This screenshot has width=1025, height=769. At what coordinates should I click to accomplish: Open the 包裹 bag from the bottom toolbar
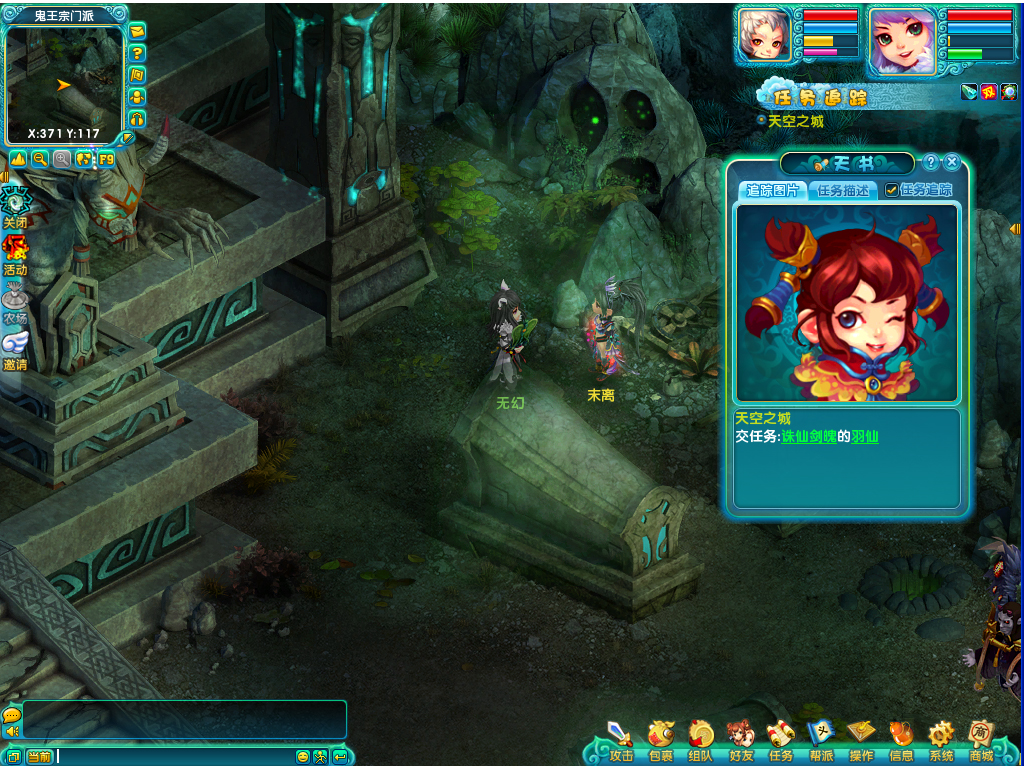pos(660,738)
